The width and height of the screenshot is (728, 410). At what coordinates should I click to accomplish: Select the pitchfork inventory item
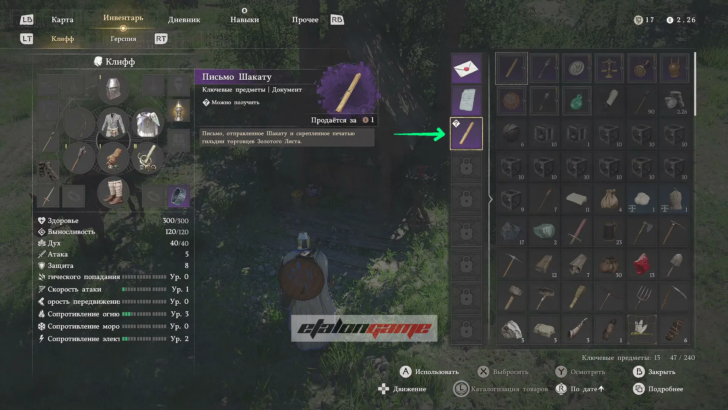[x=641, y=296]
